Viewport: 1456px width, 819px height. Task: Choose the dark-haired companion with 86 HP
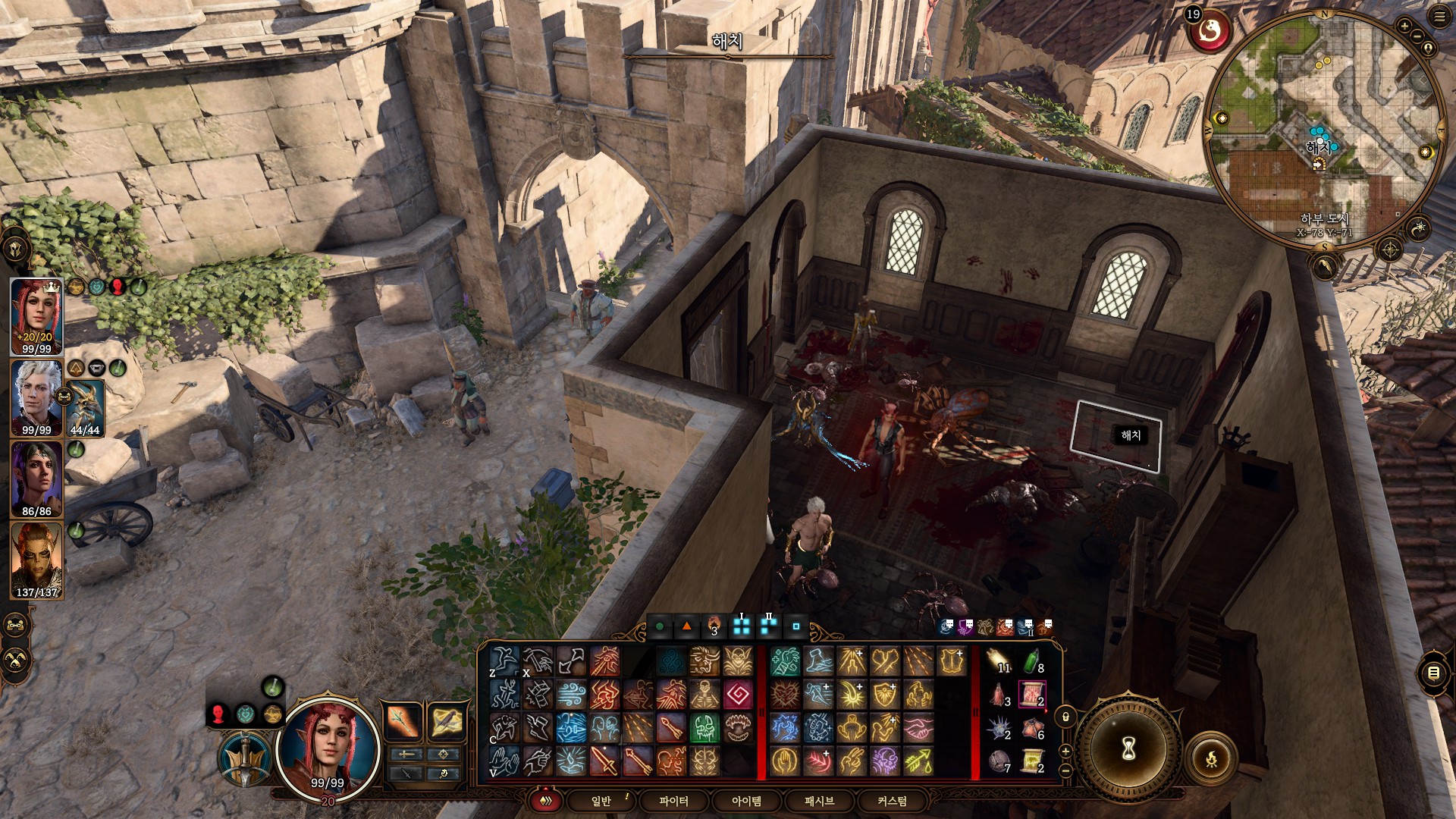tap(36, 479)
